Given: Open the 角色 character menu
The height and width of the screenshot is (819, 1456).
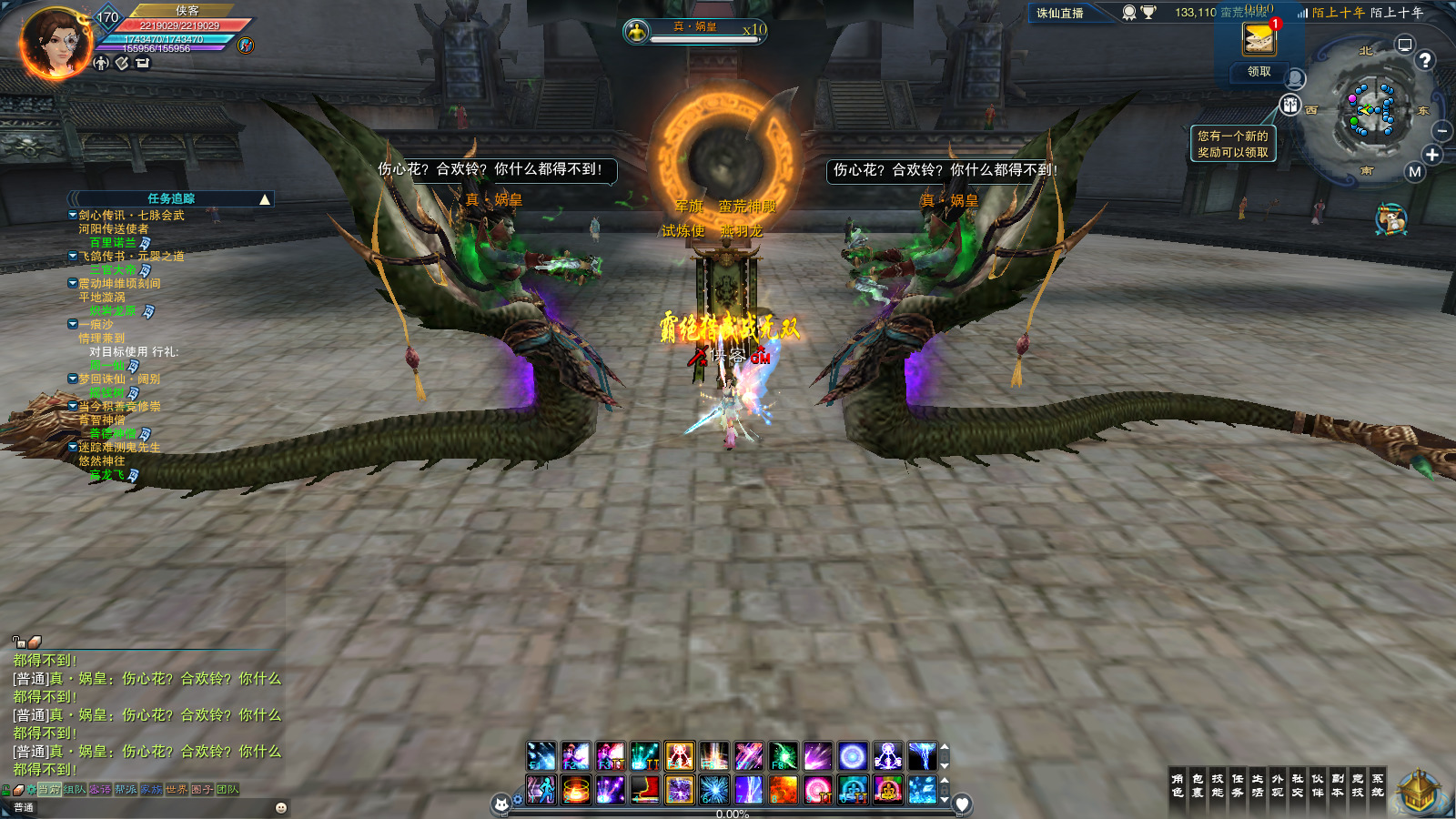Looking at the screenshot, I should pyautogui.click(x=1178, y=785).
